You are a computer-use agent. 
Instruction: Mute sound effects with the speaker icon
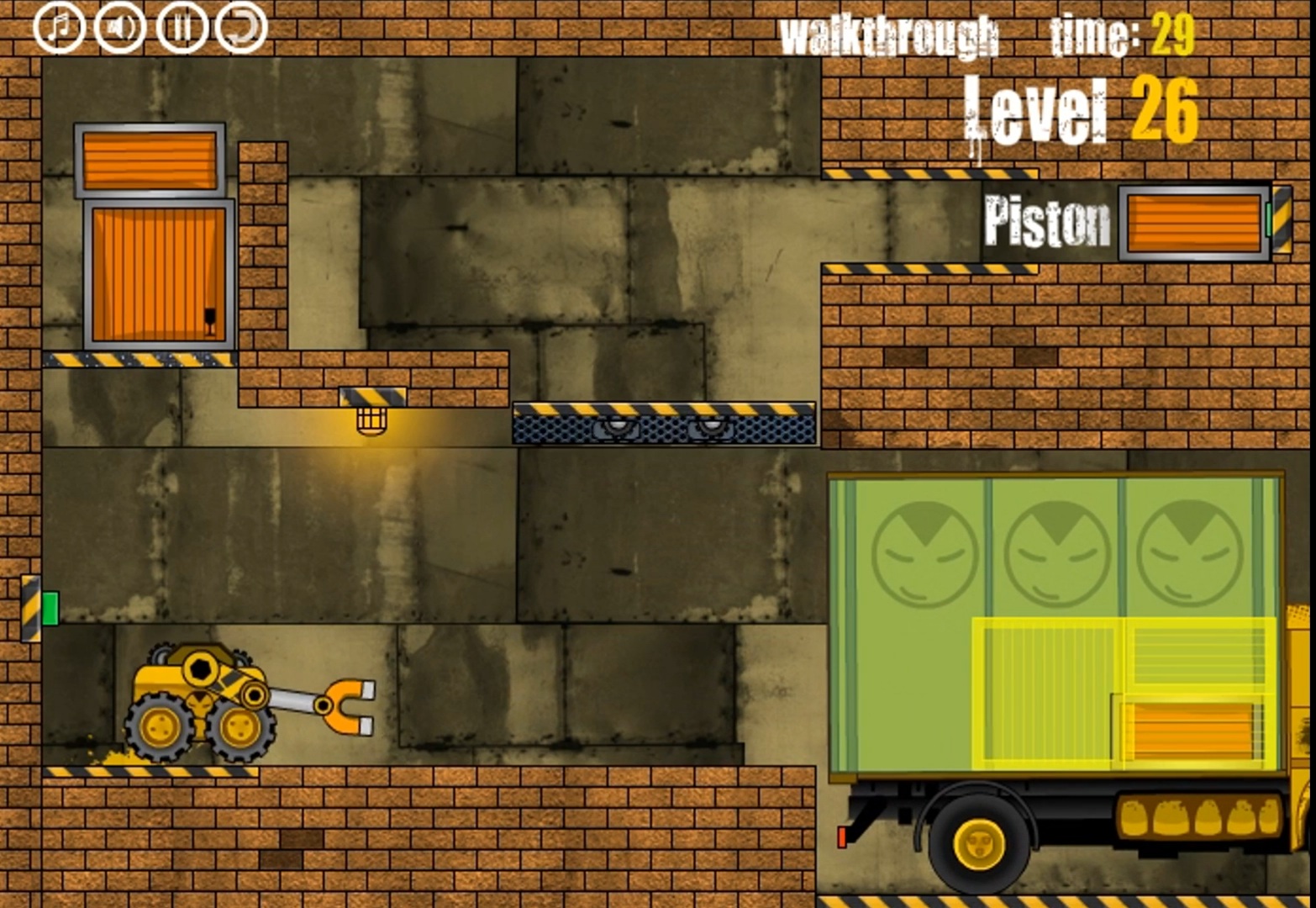click(x=120, y=25)
